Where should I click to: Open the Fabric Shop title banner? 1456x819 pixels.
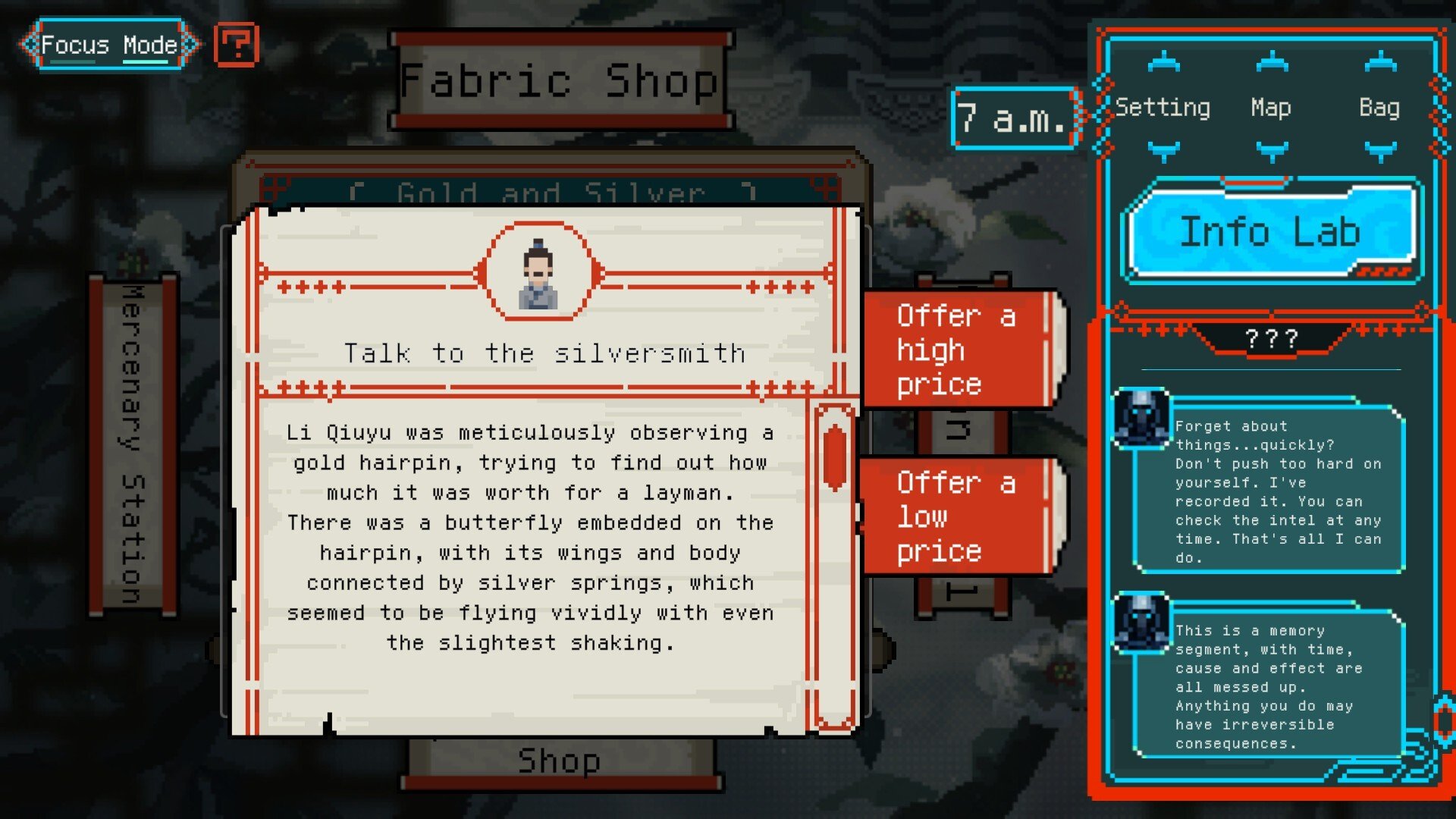(560, 80)
